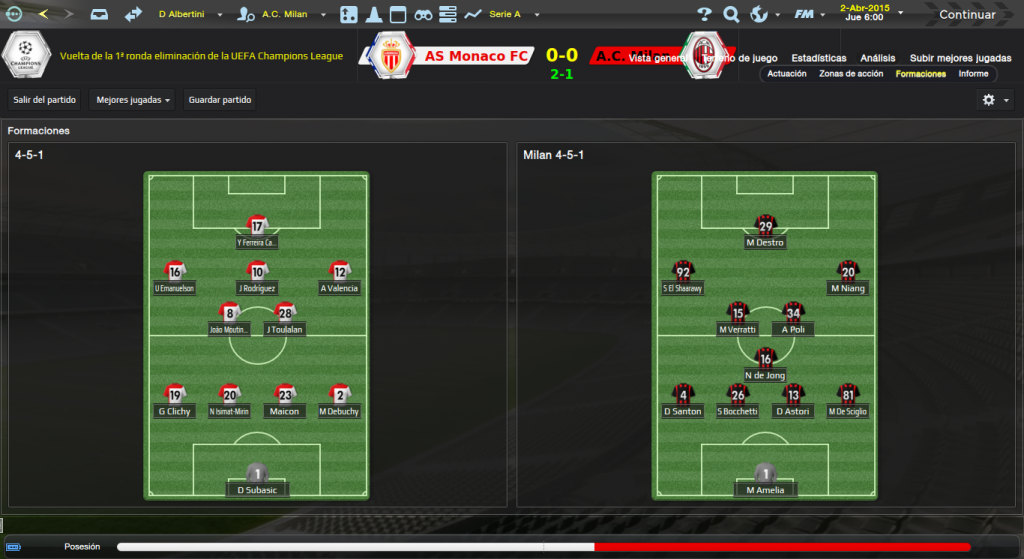
Task: Save the match with Guardar partido
Action: coord(220,100)
